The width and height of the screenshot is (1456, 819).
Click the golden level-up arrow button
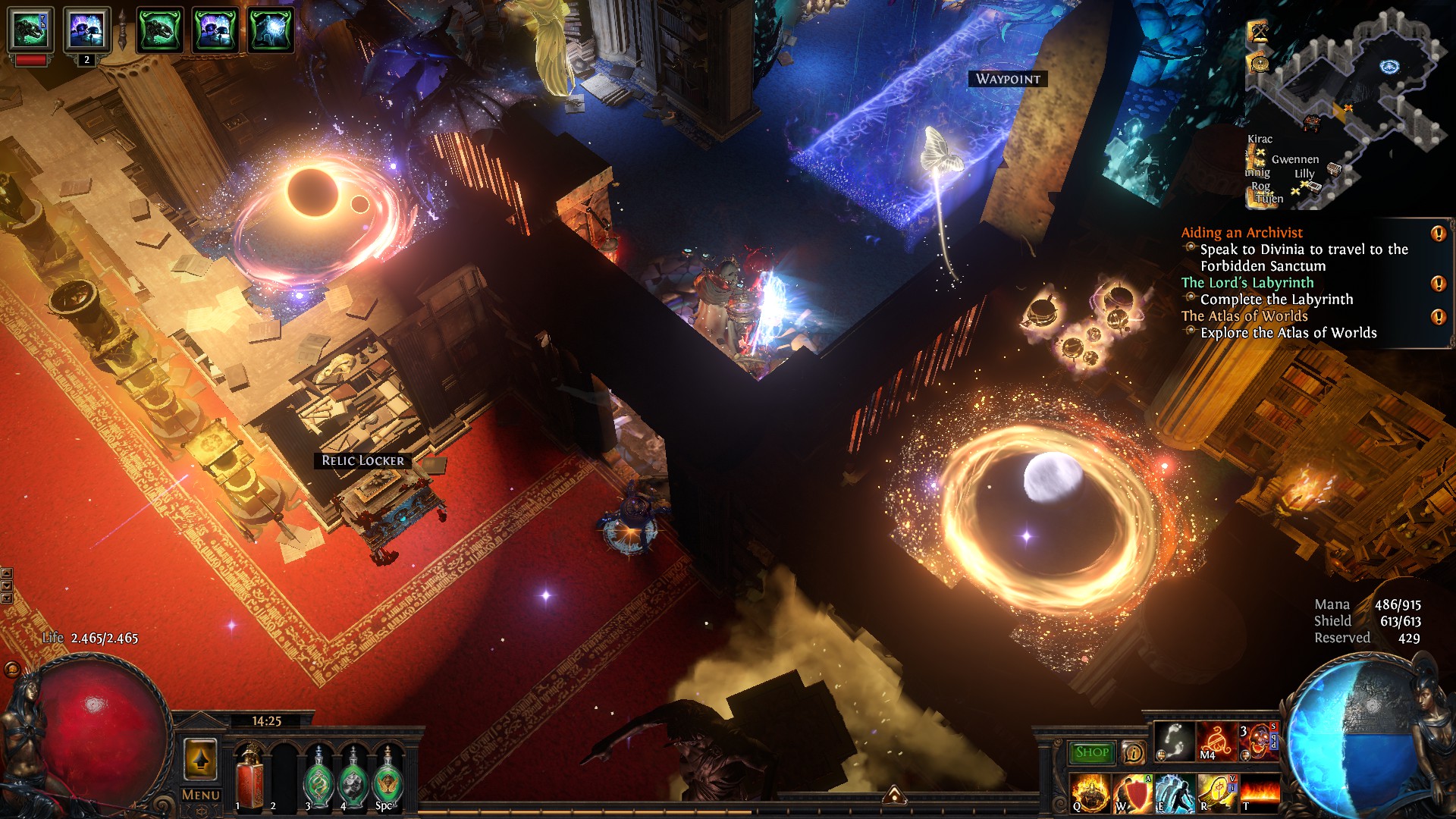[x=201, y=759]
